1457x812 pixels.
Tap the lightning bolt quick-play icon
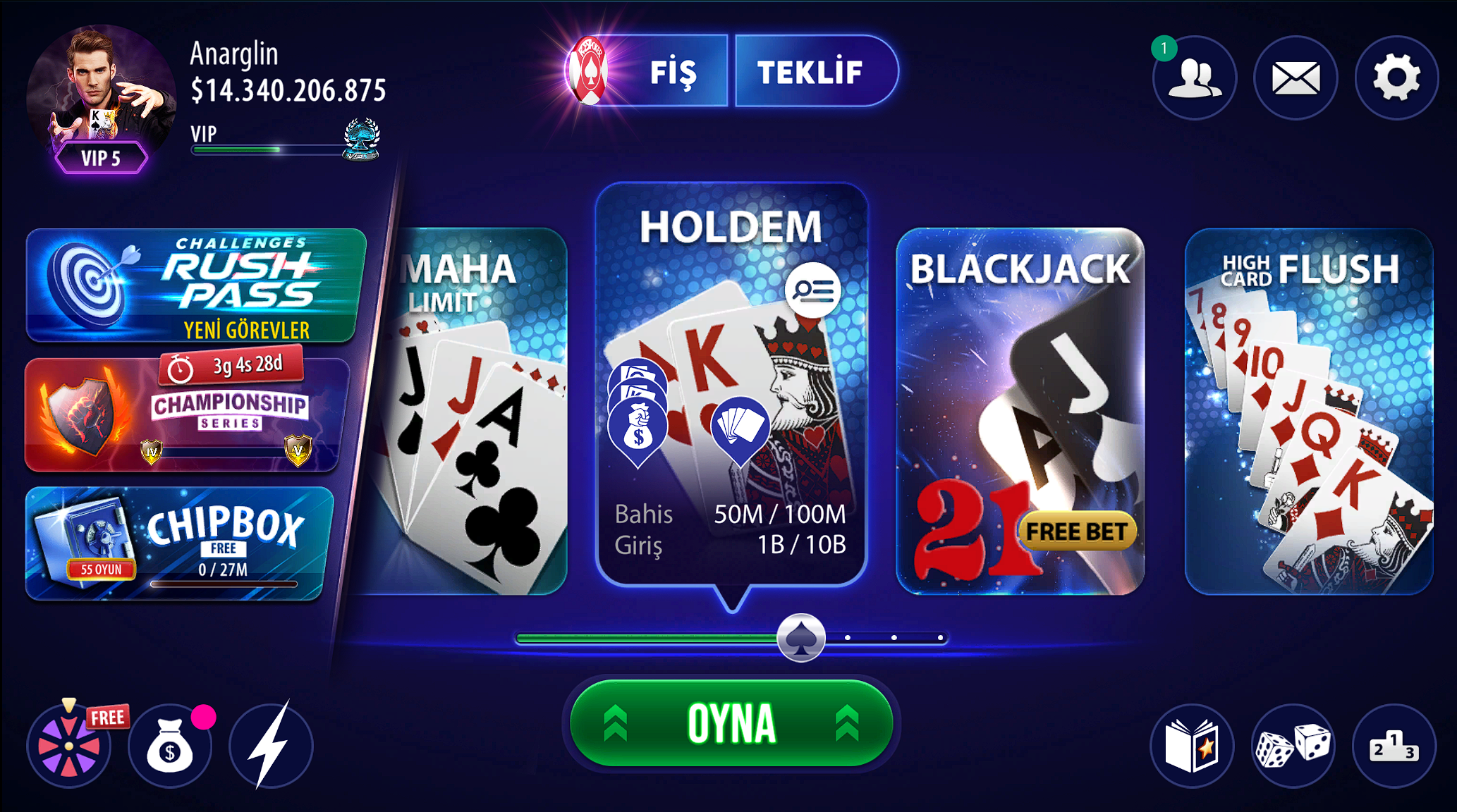[x=271, y=746]
